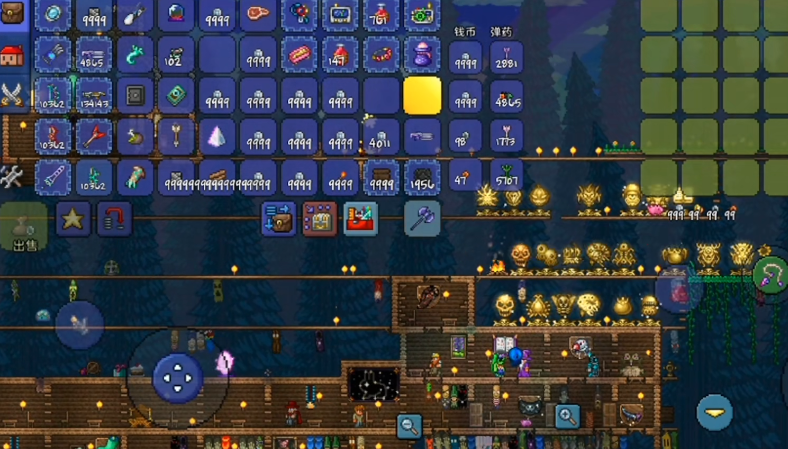Screen dimensions: 788x449
Task: Open the inventory bag tab
Action: click(12, 14)
